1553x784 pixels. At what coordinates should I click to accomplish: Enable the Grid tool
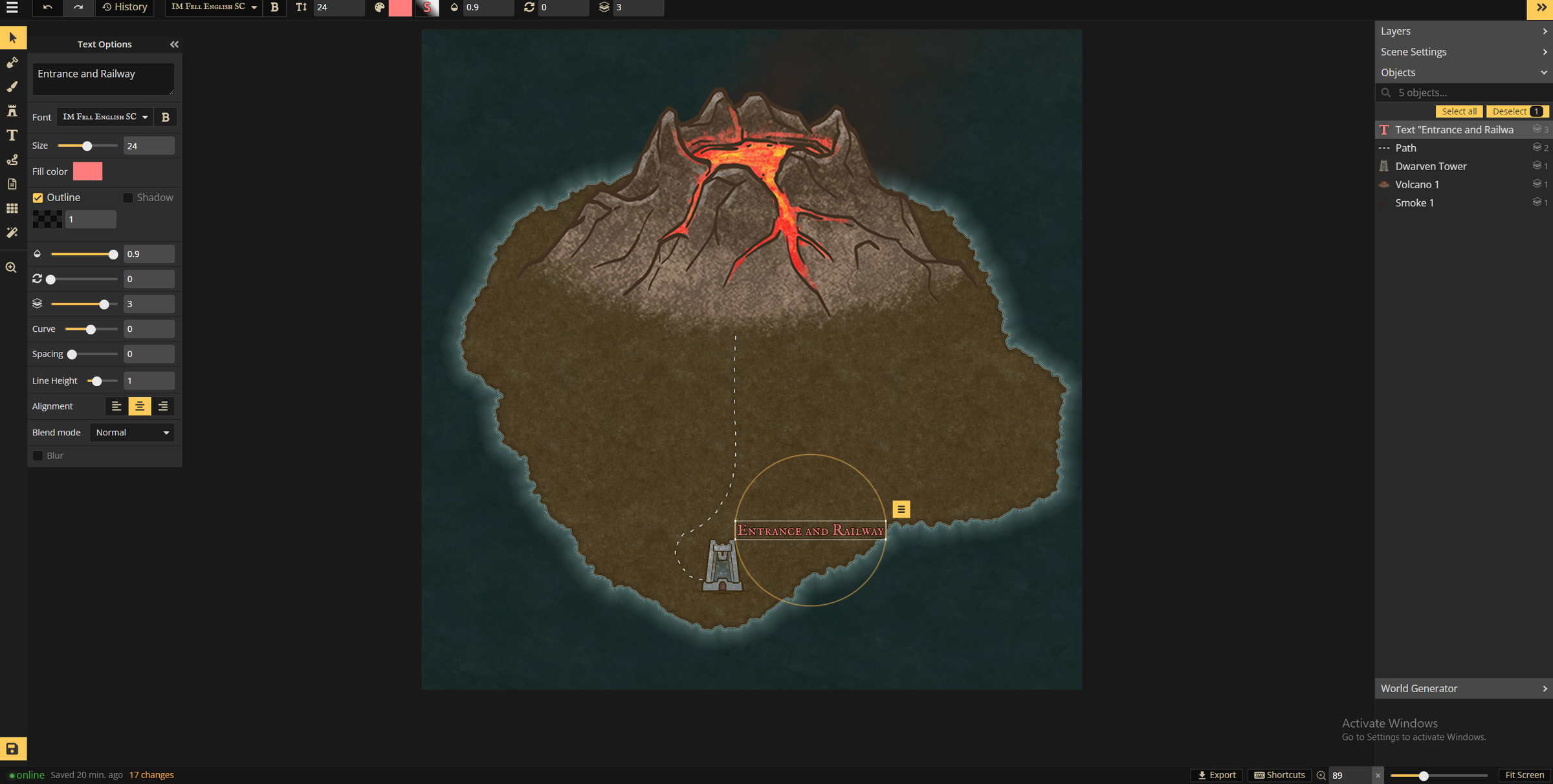pyautogui.click(x=12, y=208)
